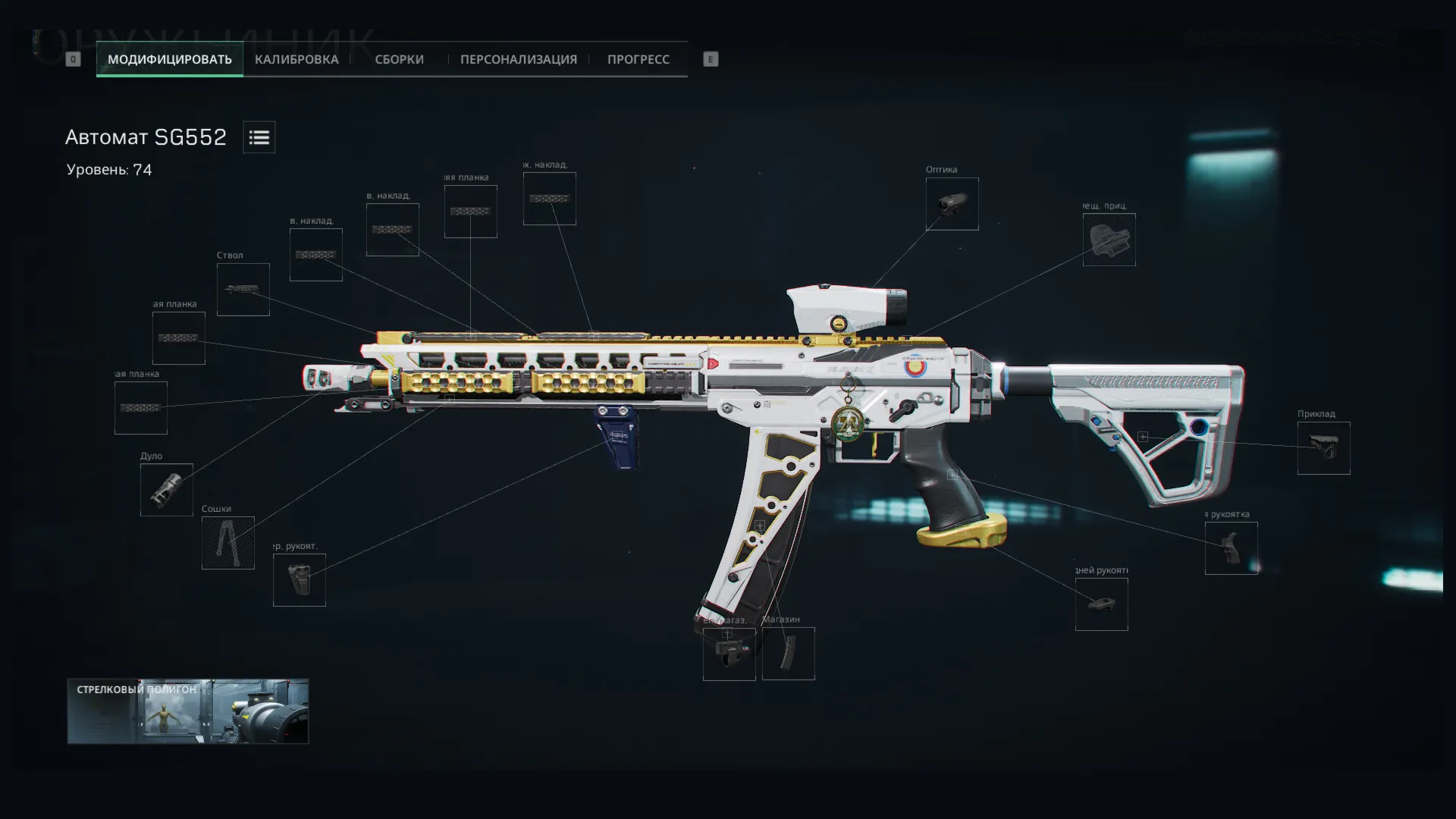Screen dimensions: 1456x819
Task: Open the pistol grip рукоятка slot
Action: click(x=1231, y=548)
